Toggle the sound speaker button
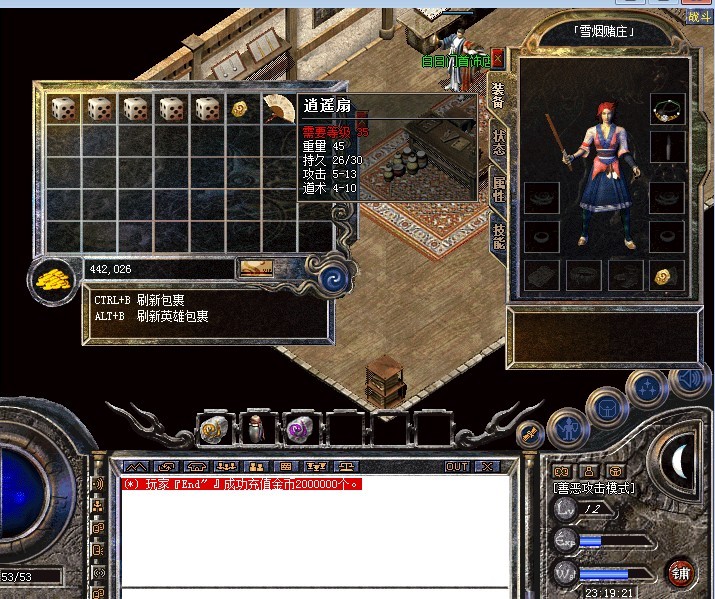This screenshot has height=599, width=715. [688, 379]
